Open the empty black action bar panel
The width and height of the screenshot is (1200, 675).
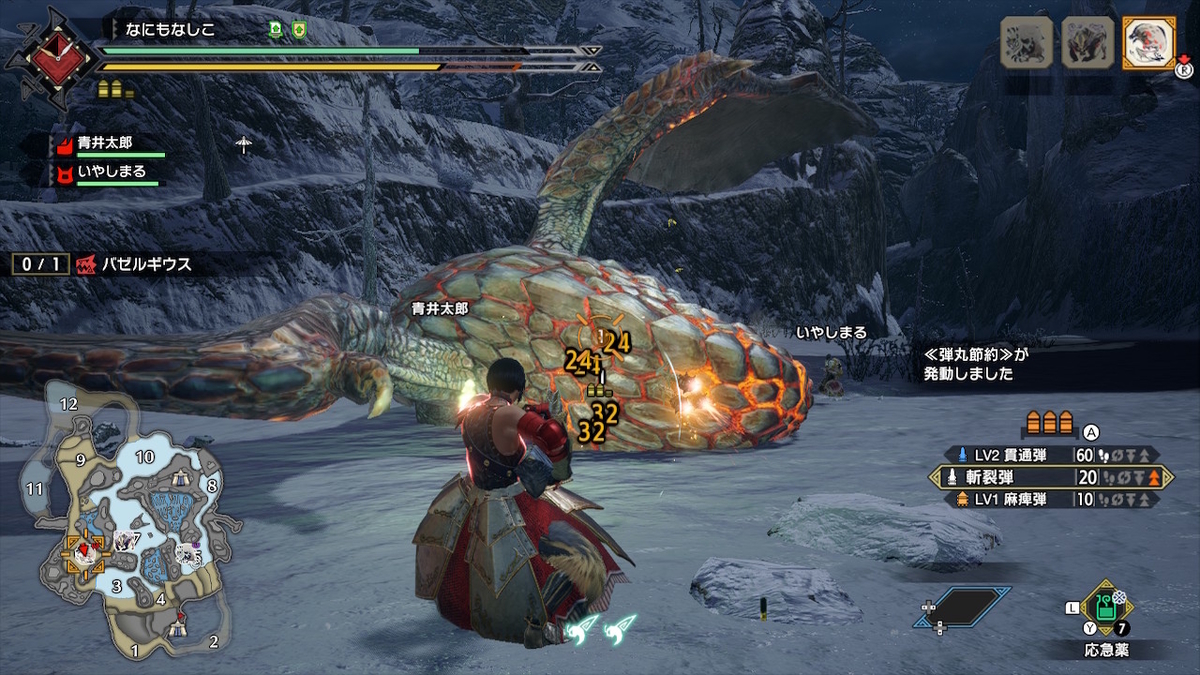coord(960,607)
